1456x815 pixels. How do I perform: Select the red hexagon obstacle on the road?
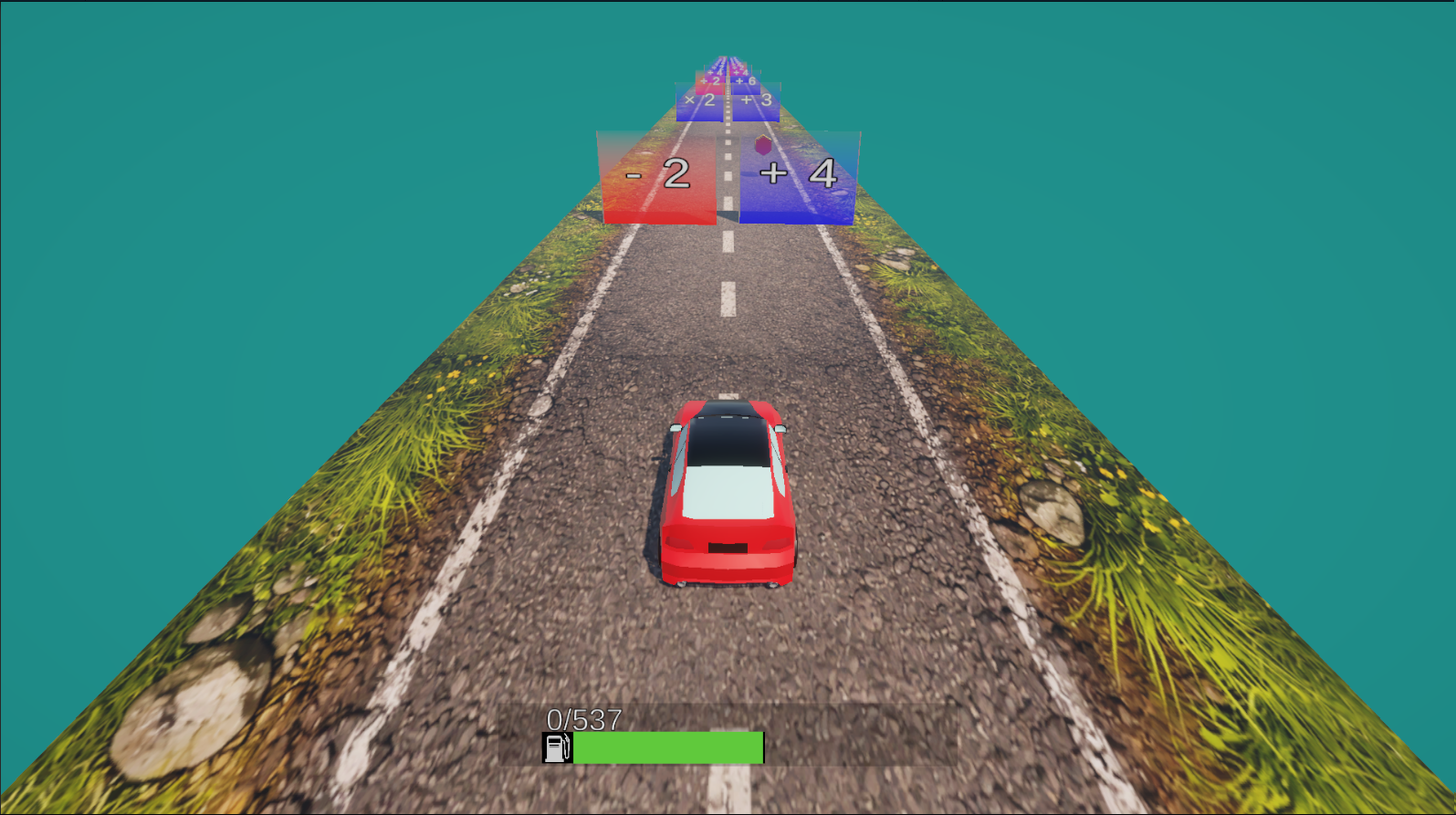coord(764,144)
